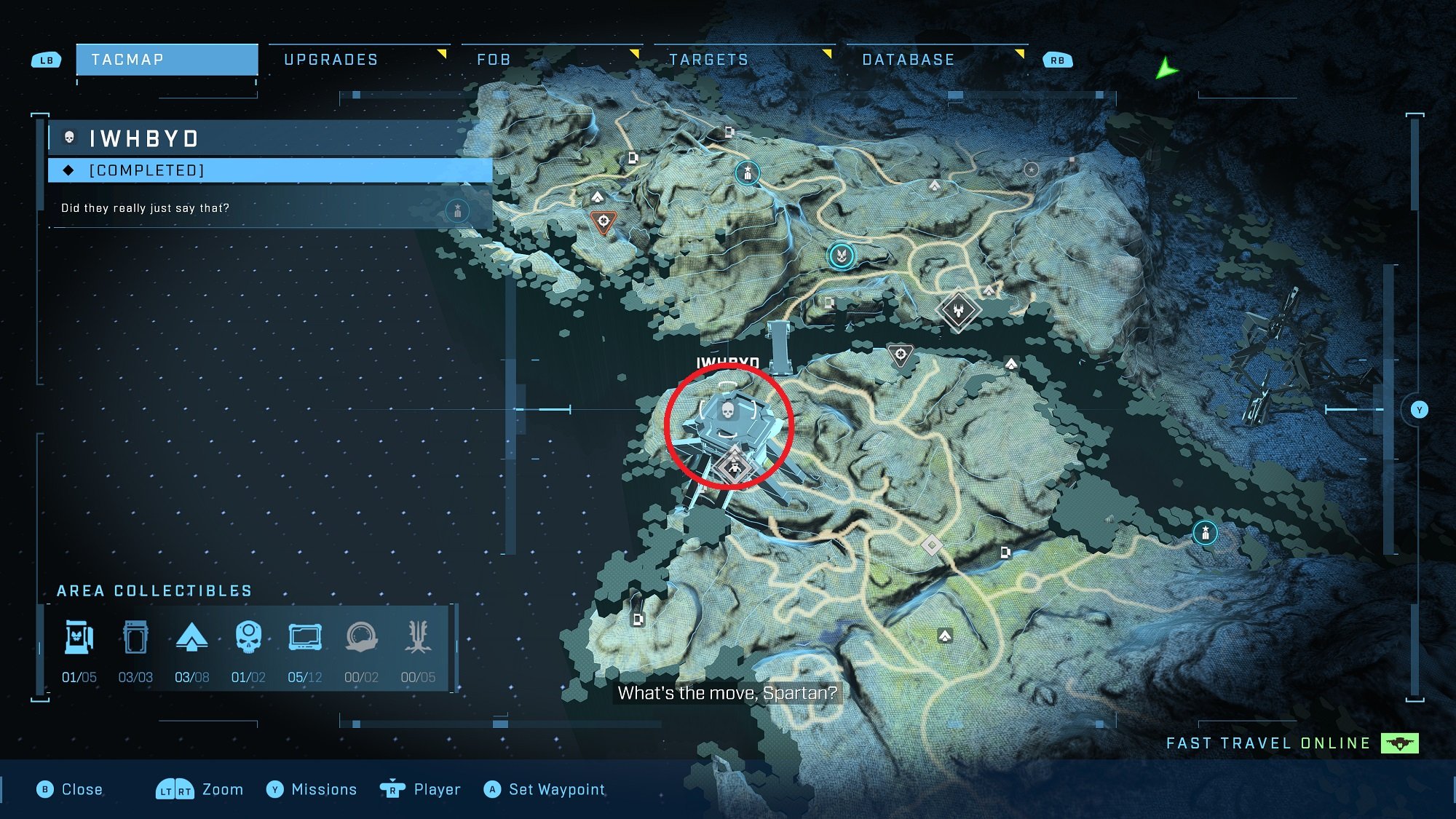Click the propaganda tower collectible icon showing 01/05
This screenshot has width=1456, height=819.
tap(79, 638)
